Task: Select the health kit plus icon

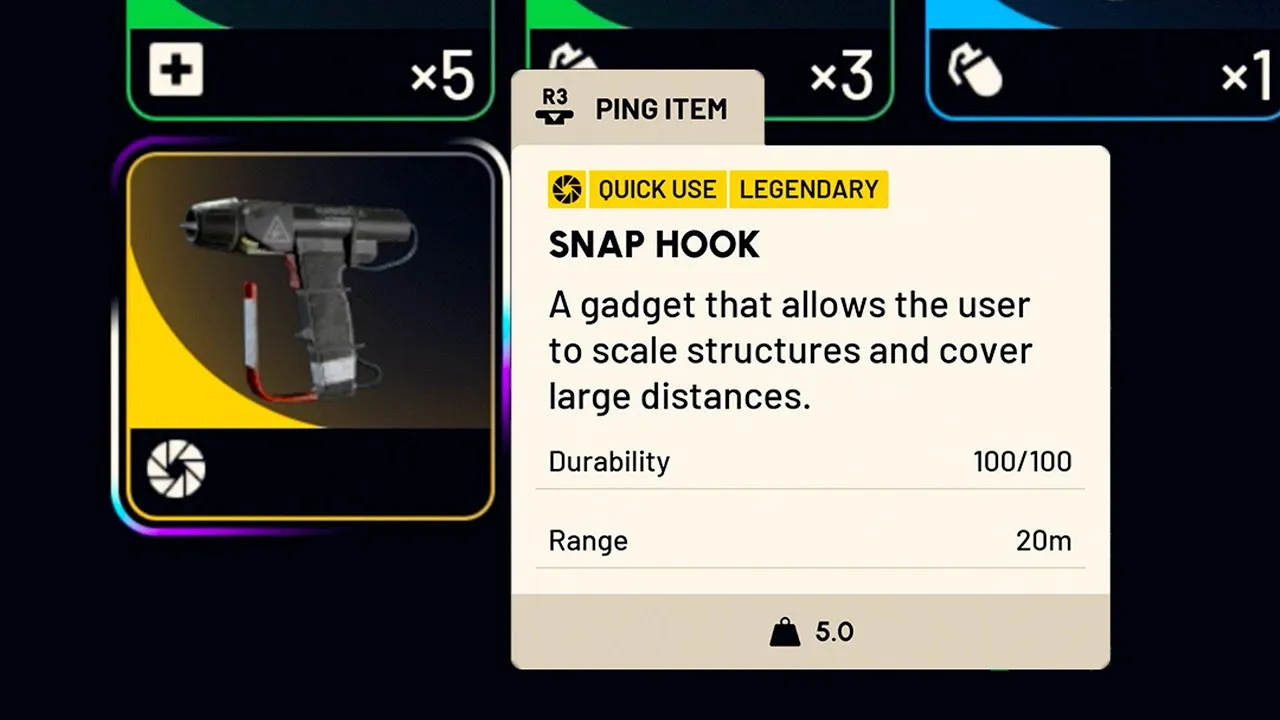Action: tap(176, 70)
